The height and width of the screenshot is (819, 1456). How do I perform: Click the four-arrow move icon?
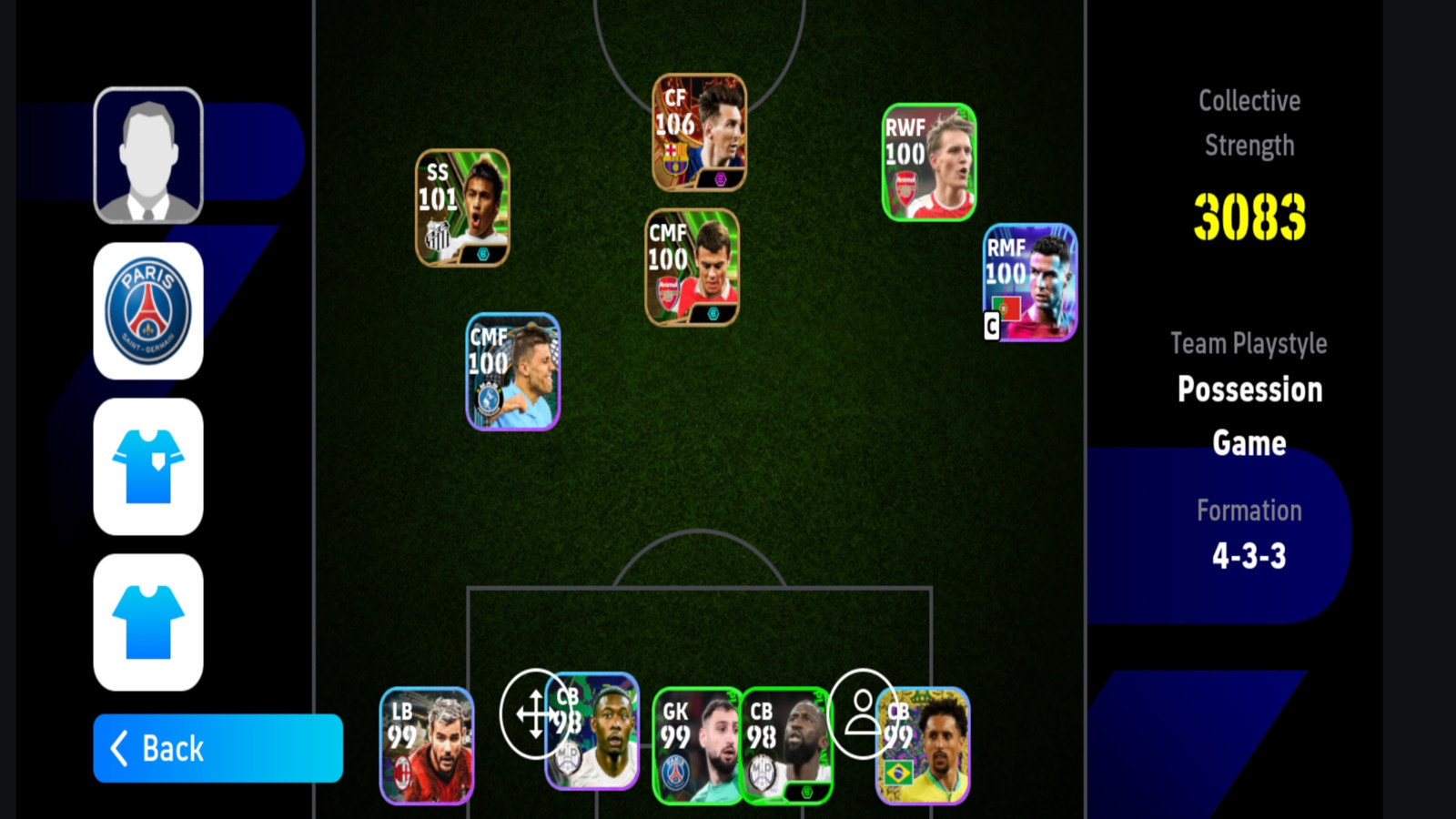click(x=535, y=713)
